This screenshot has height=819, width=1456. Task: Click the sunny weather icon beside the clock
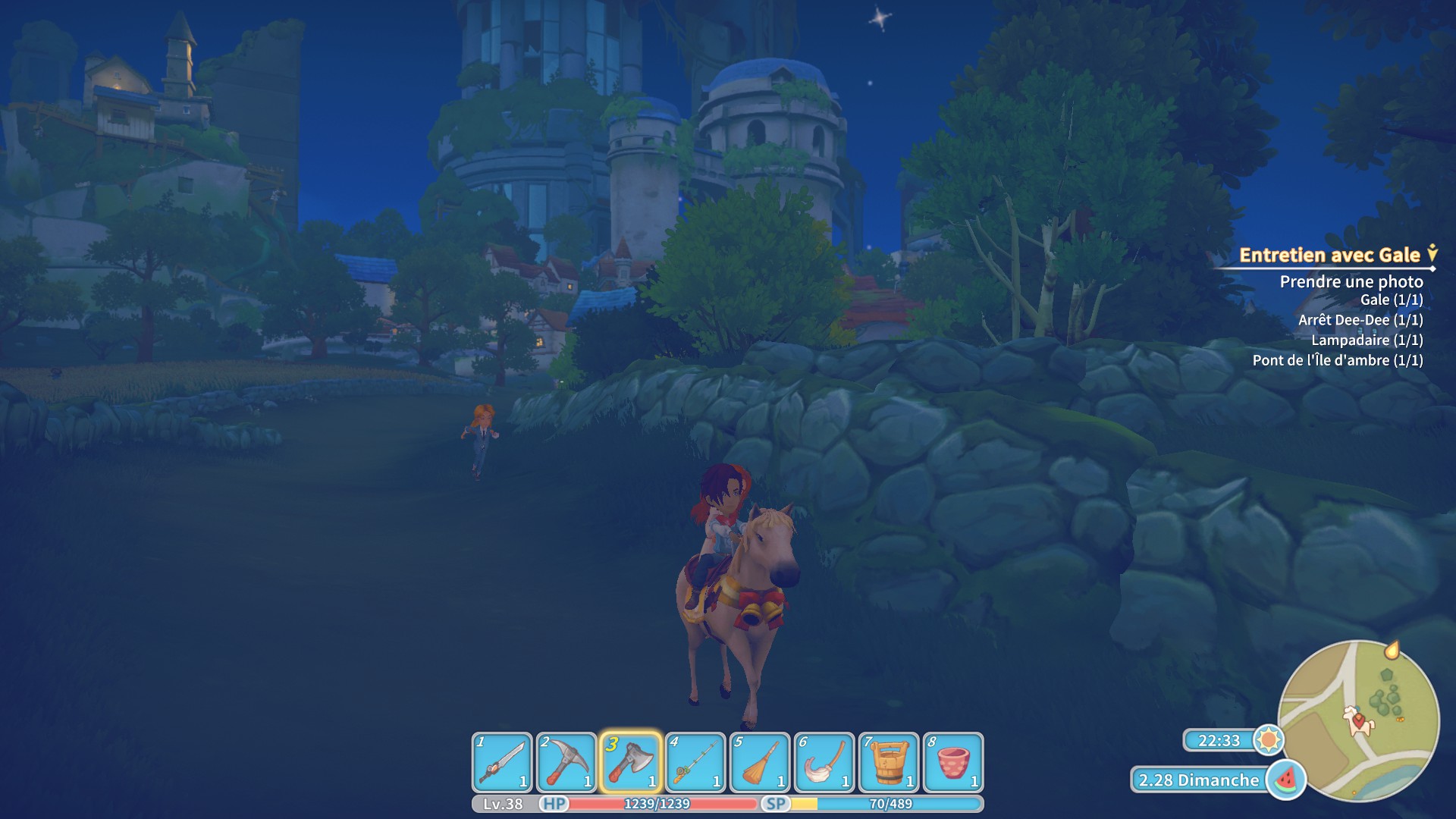tap(1267, 741)
